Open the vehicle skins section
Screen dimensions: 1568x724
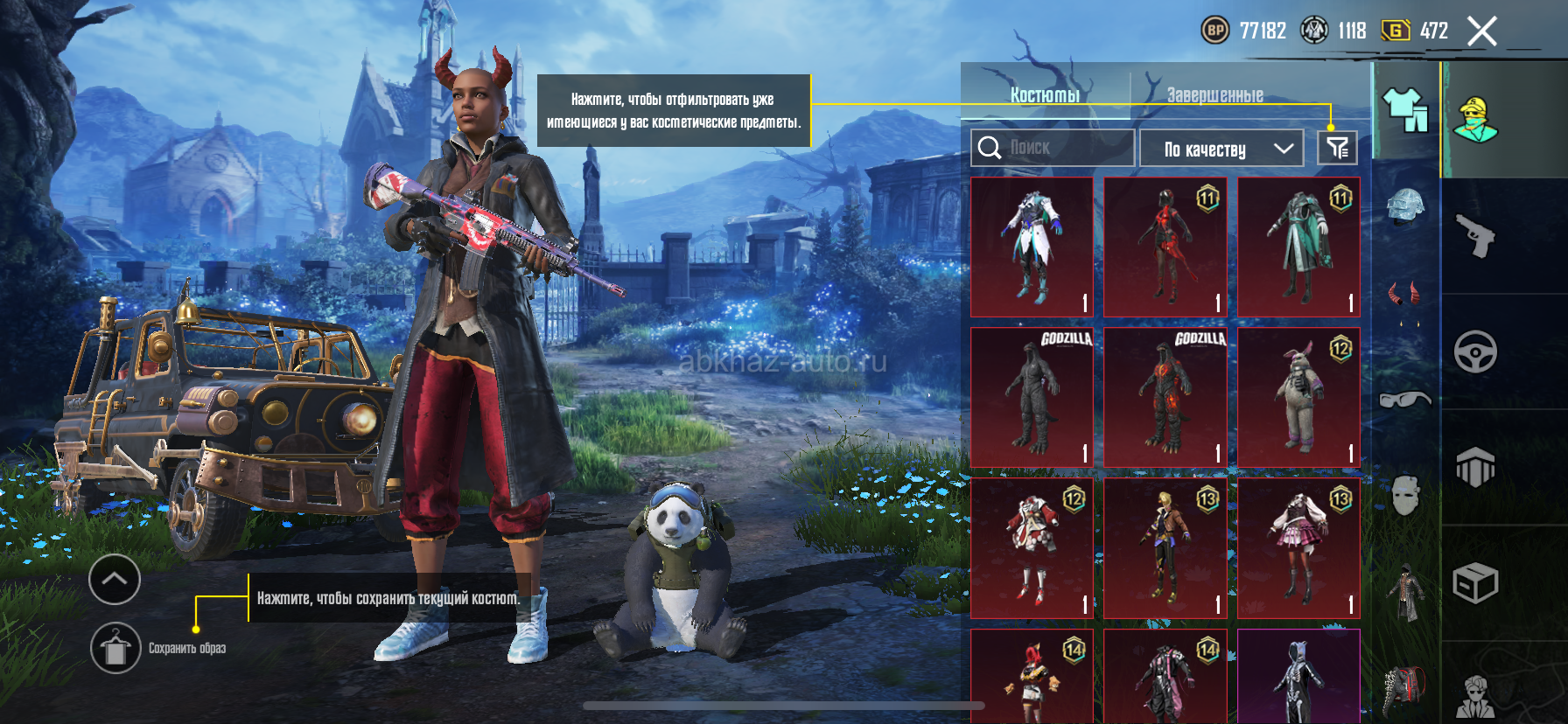[1476, 352]
